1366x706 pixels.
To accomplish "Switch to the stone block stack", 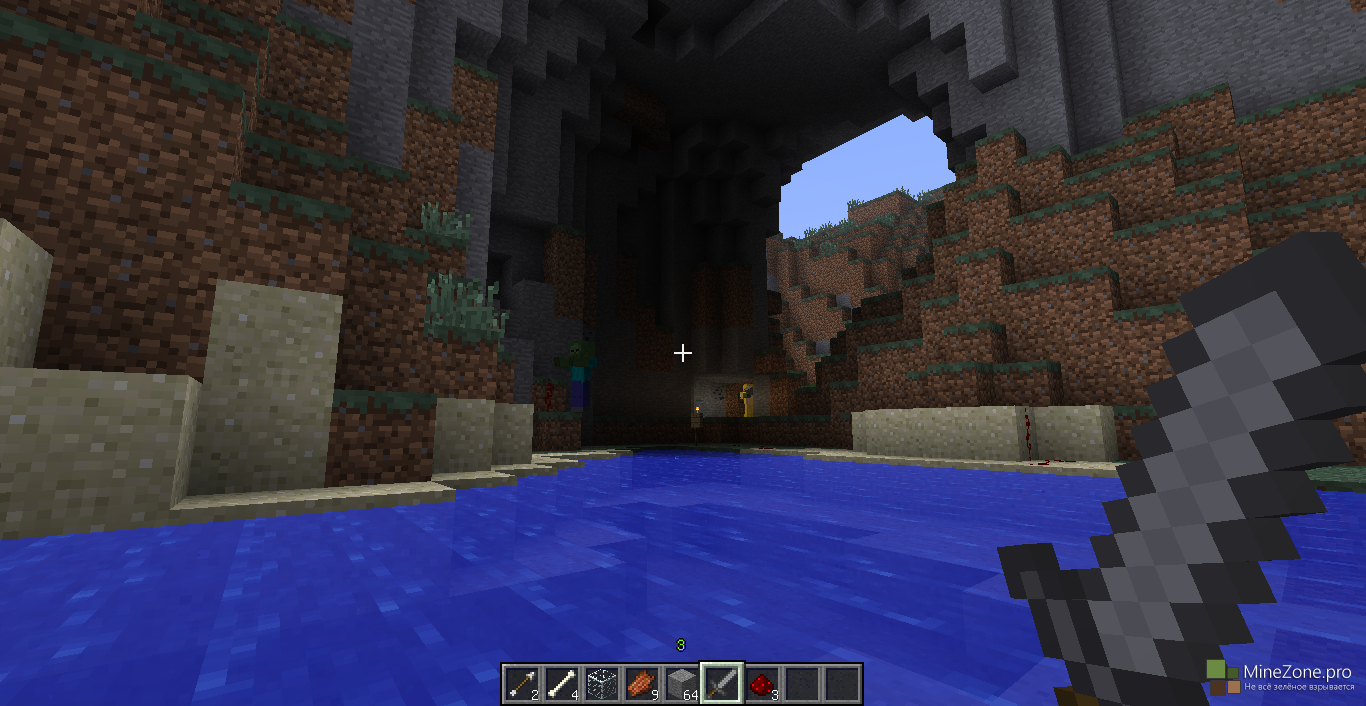I will [681, 684].
